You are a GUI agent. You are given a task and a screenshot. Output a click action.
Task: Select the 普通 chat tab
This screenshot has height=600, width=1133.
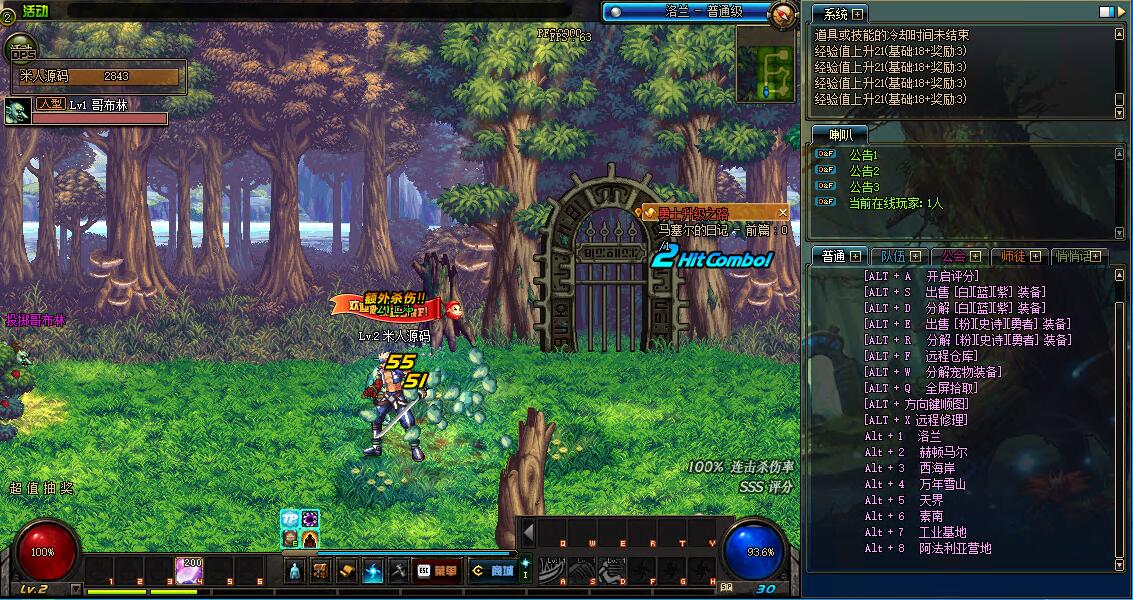pyautogui.click(x=838, y=257)
